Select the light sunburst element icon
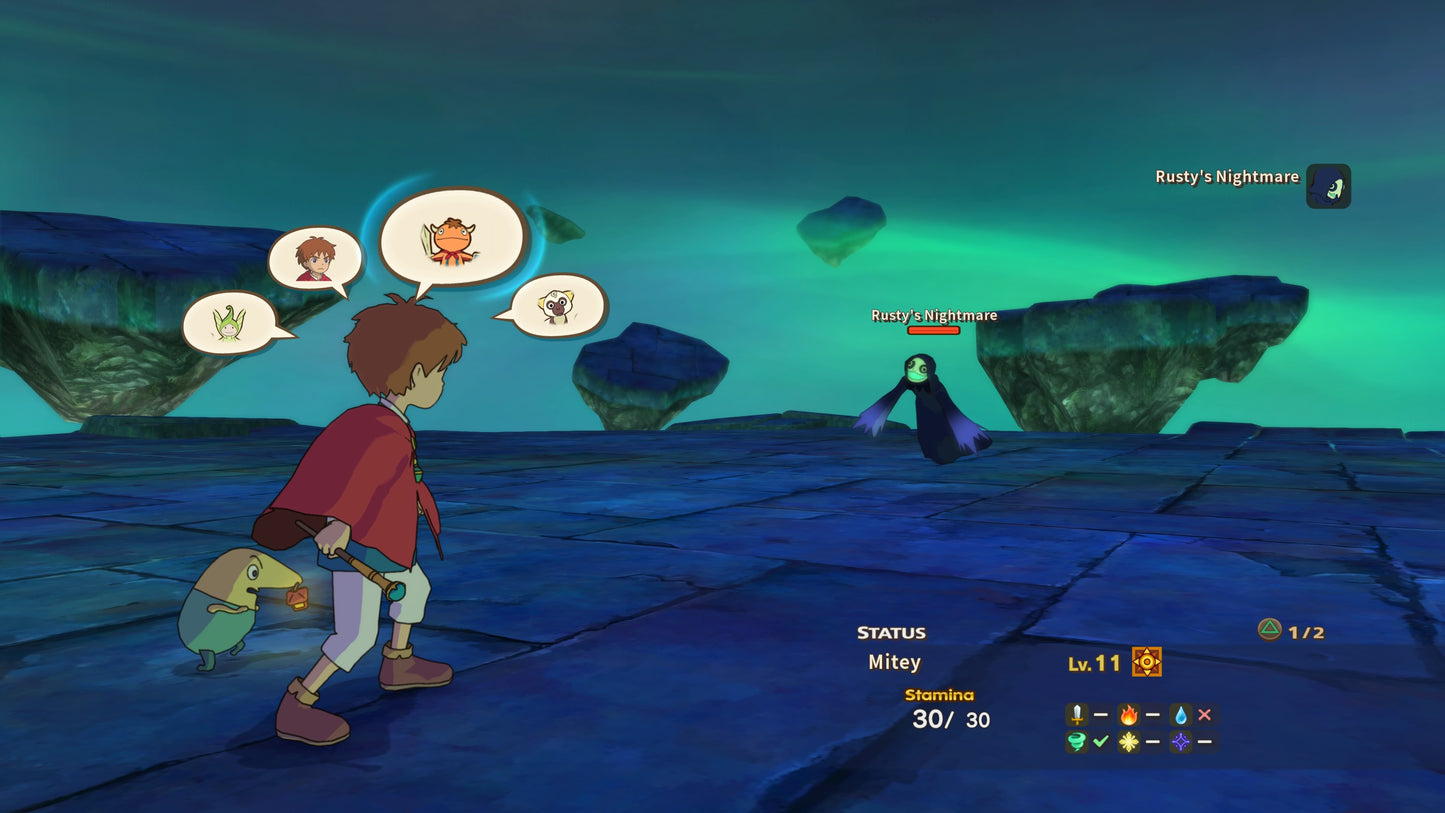1445x813 pixels. 1131,741
